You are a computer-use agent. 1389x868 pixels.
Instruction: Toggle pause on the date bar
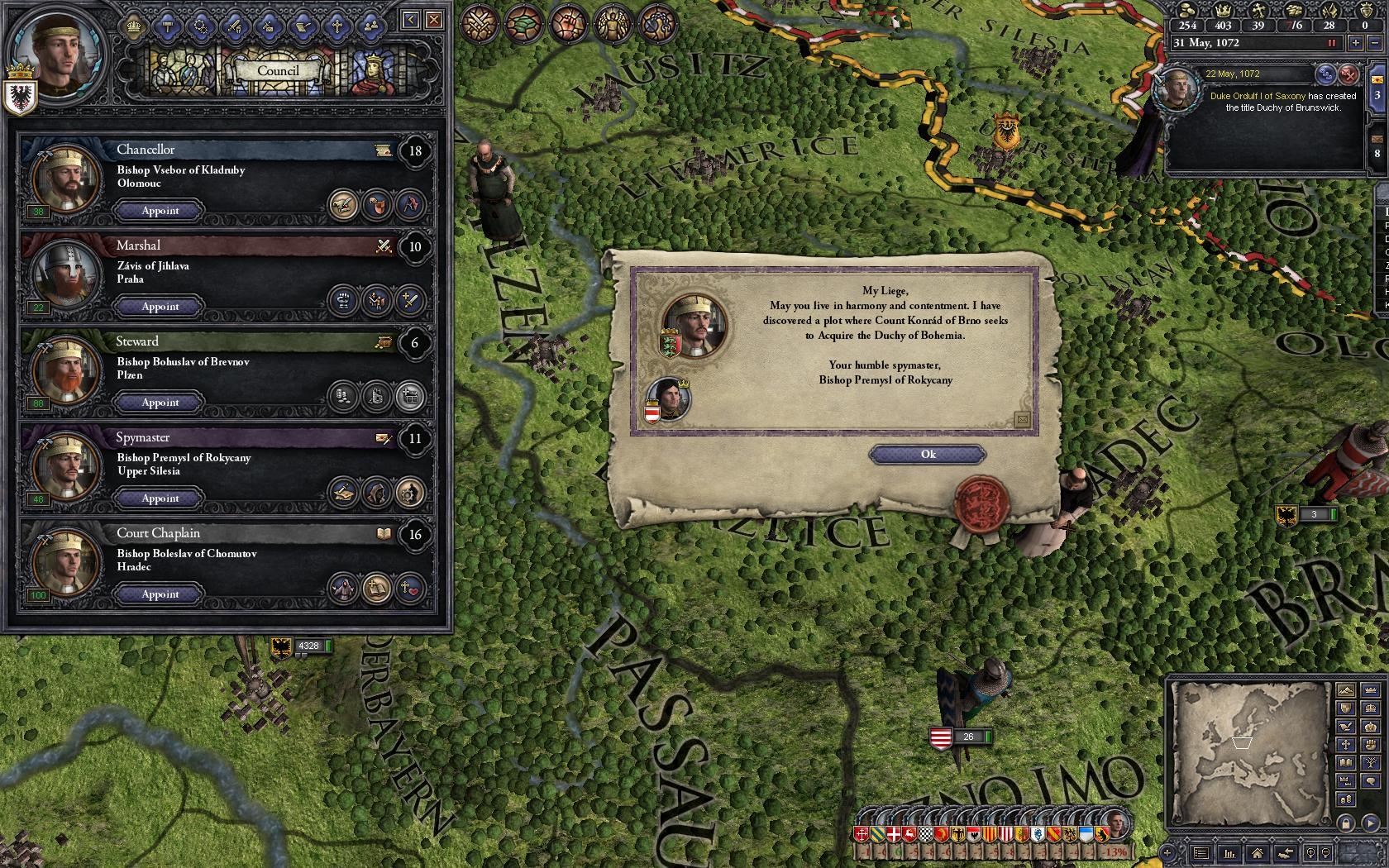[x=1332, y=43]
